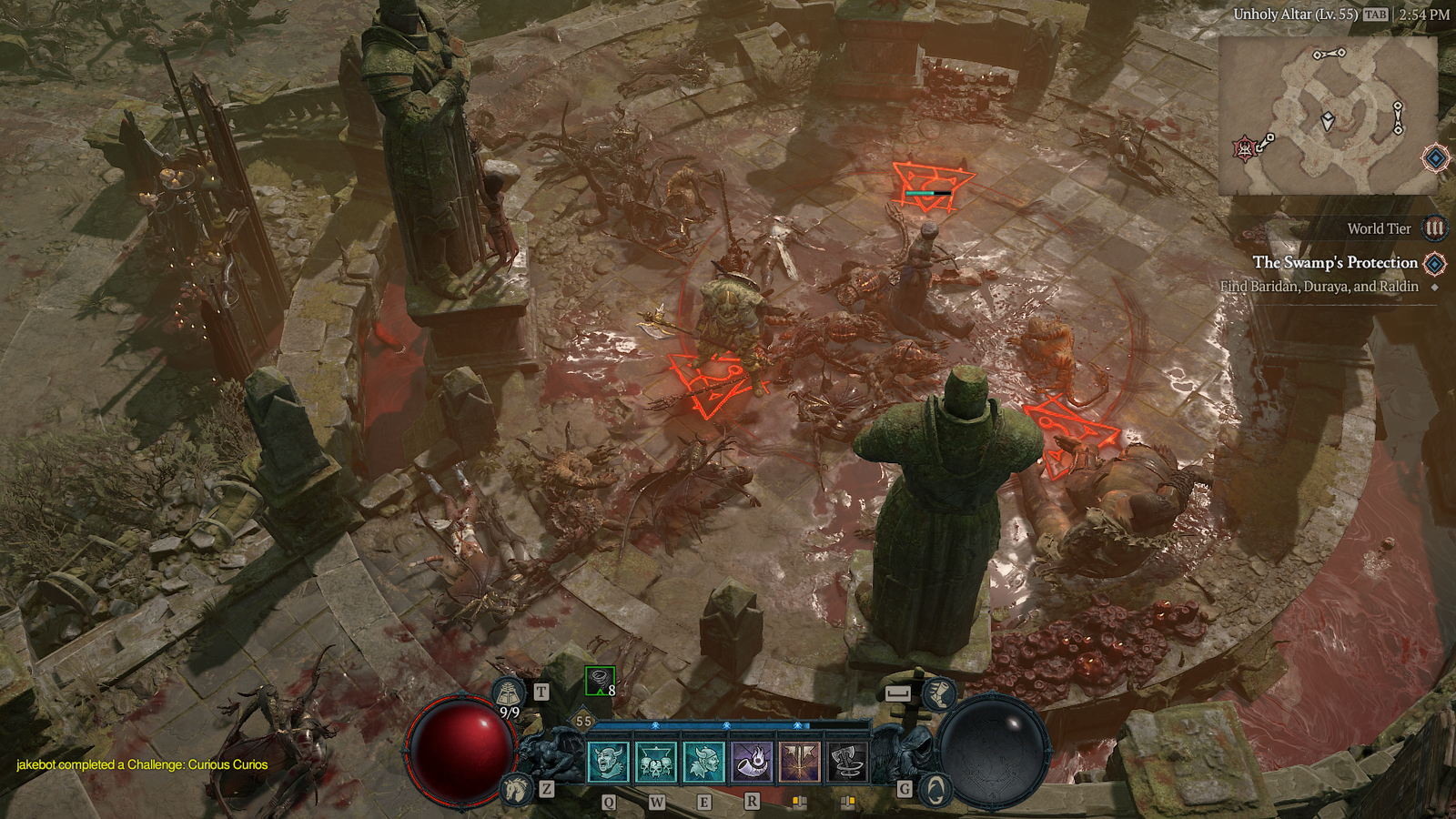Click objective Find Baridan, Duraya, and Raldin

(x=1318, y=286)
